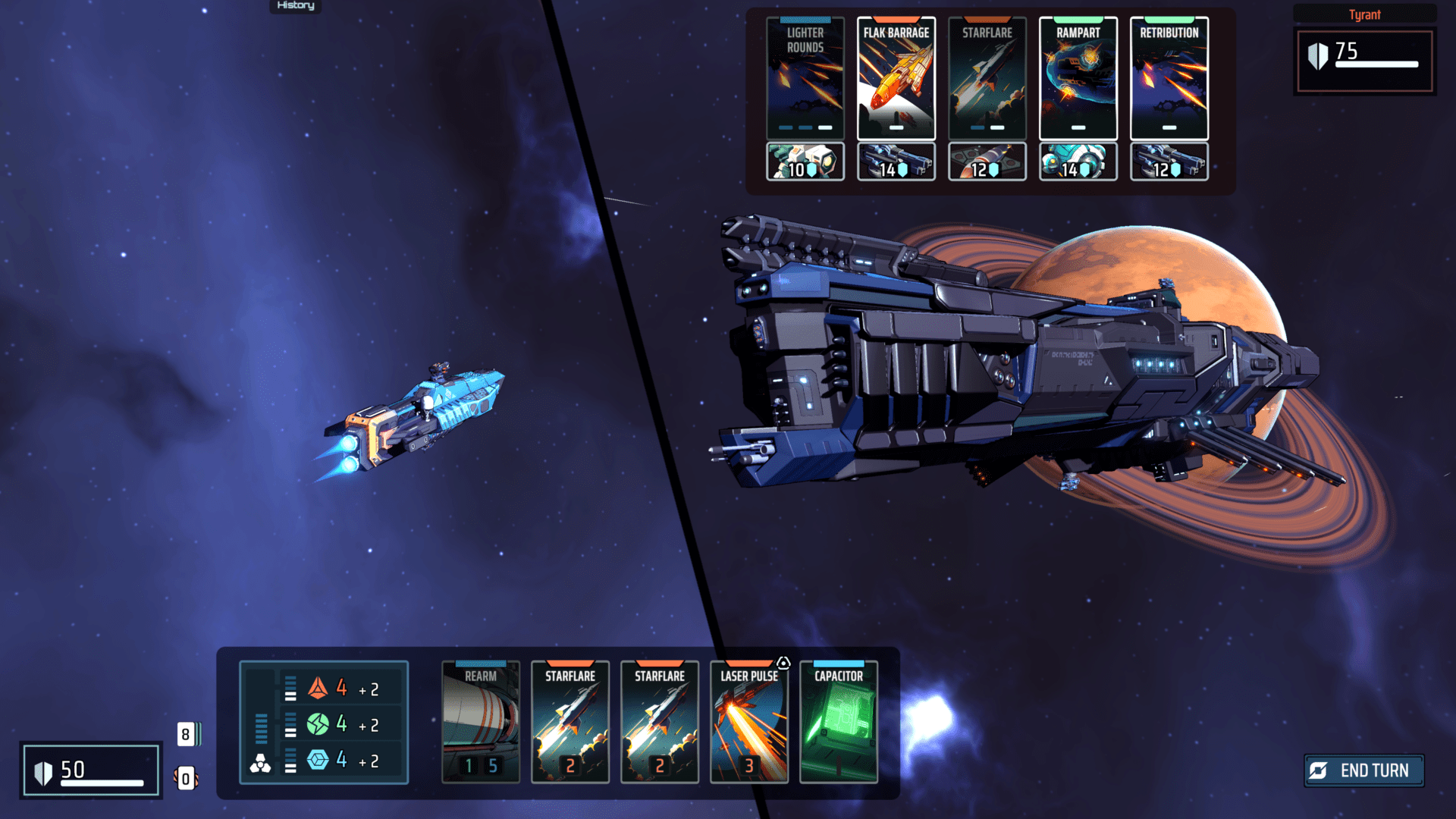Open the draw pile showing 8 cards

pyautogui.click(x=187, y=734)
